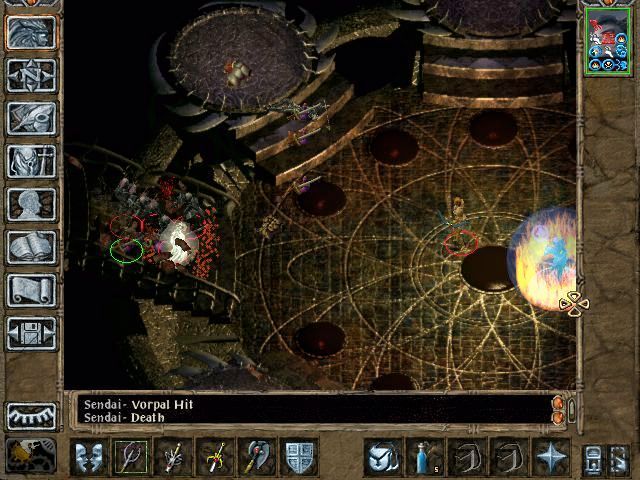Open the mage spellbook
The width and height of the screenshot is (640, 480).
pyautogui.click(x=31, y=247)
